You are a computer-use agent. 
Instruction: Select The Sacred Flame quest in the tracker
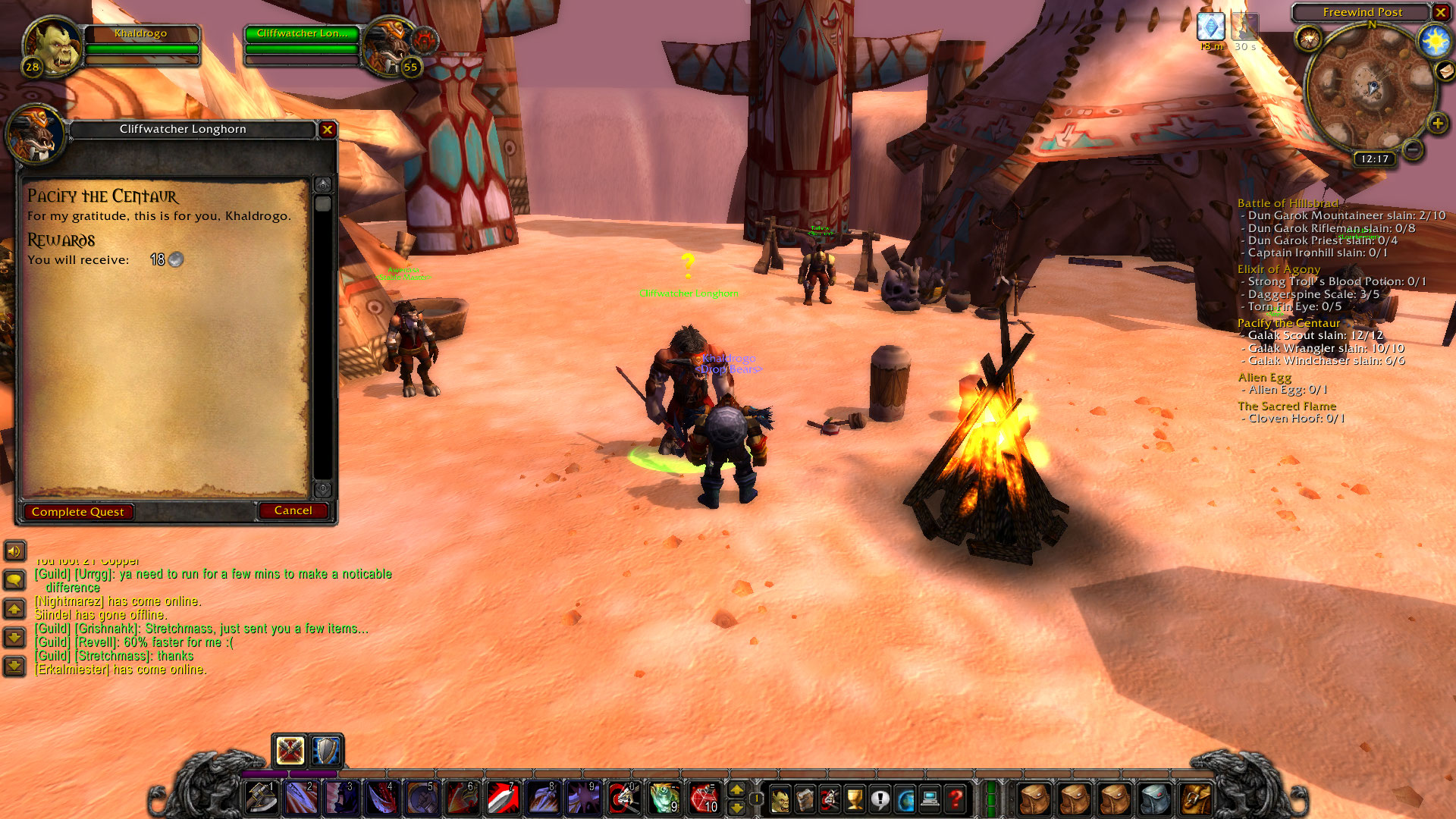(1287, 406)
